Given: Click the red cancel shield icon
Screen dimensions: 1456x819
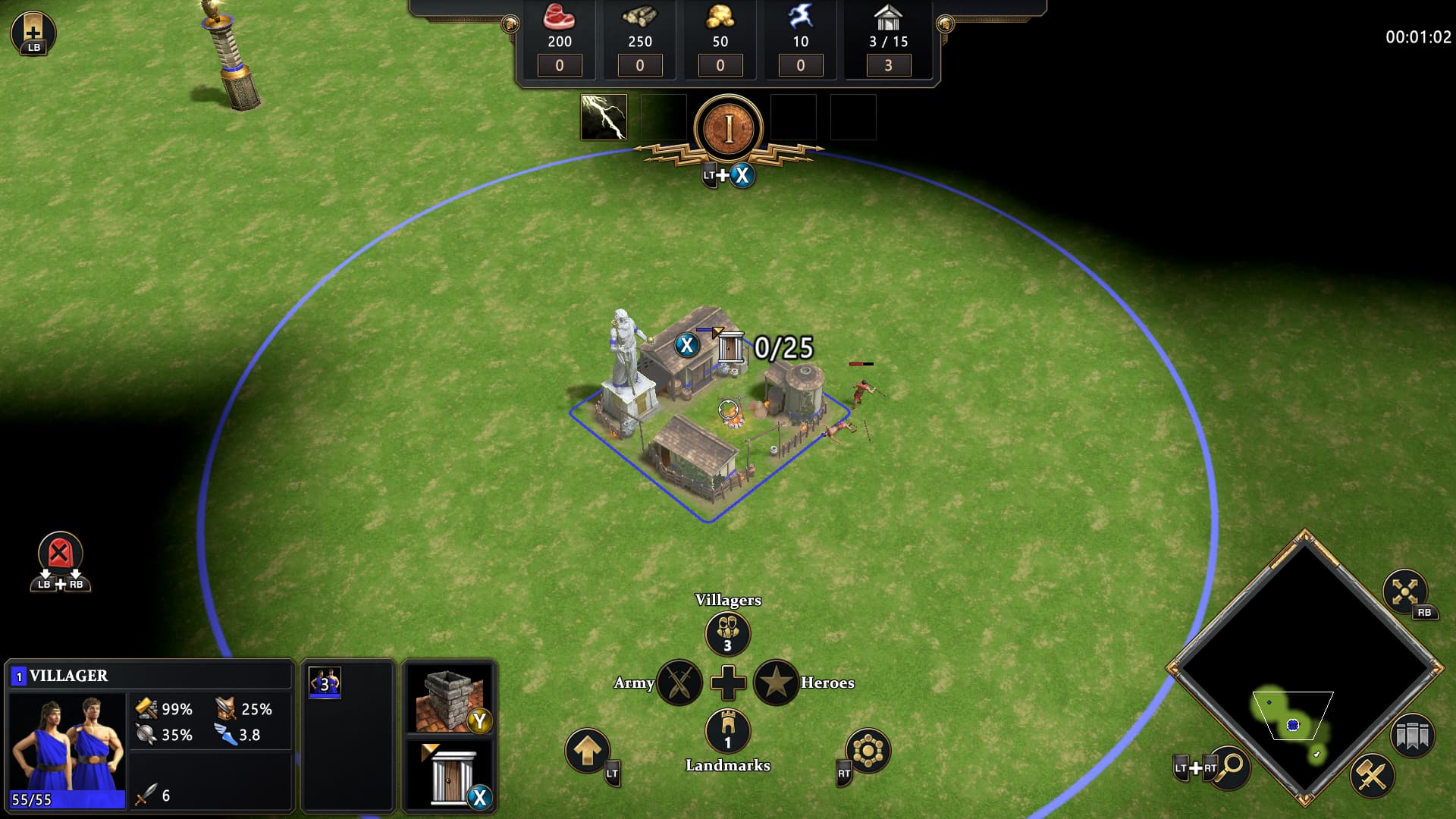Looking at the screenshot, I should pos(60,552).
